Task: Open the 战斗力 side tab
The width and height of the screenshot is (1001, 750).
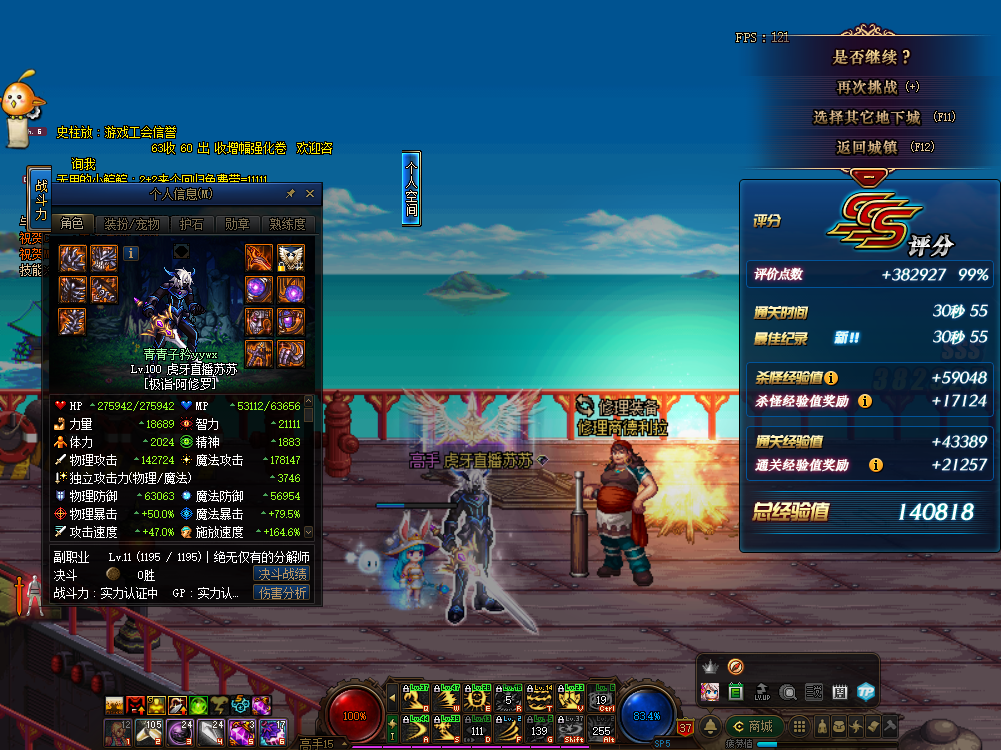Action: point(40,199)
